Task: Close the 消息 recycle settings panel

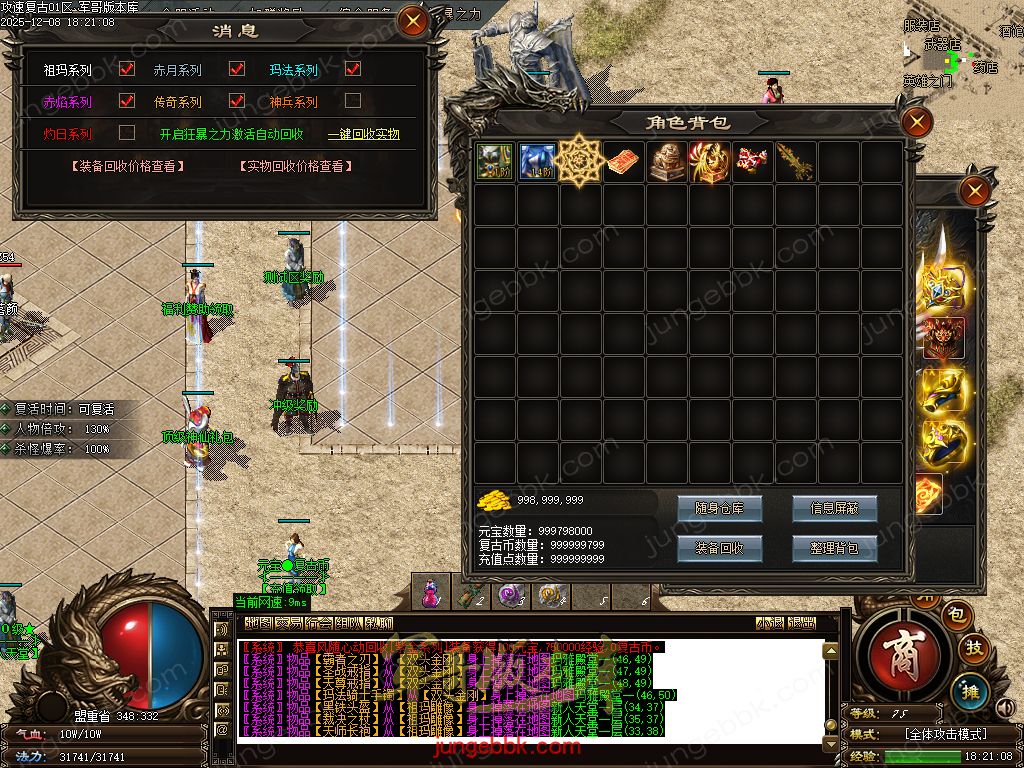Action: tap(412, 21)
